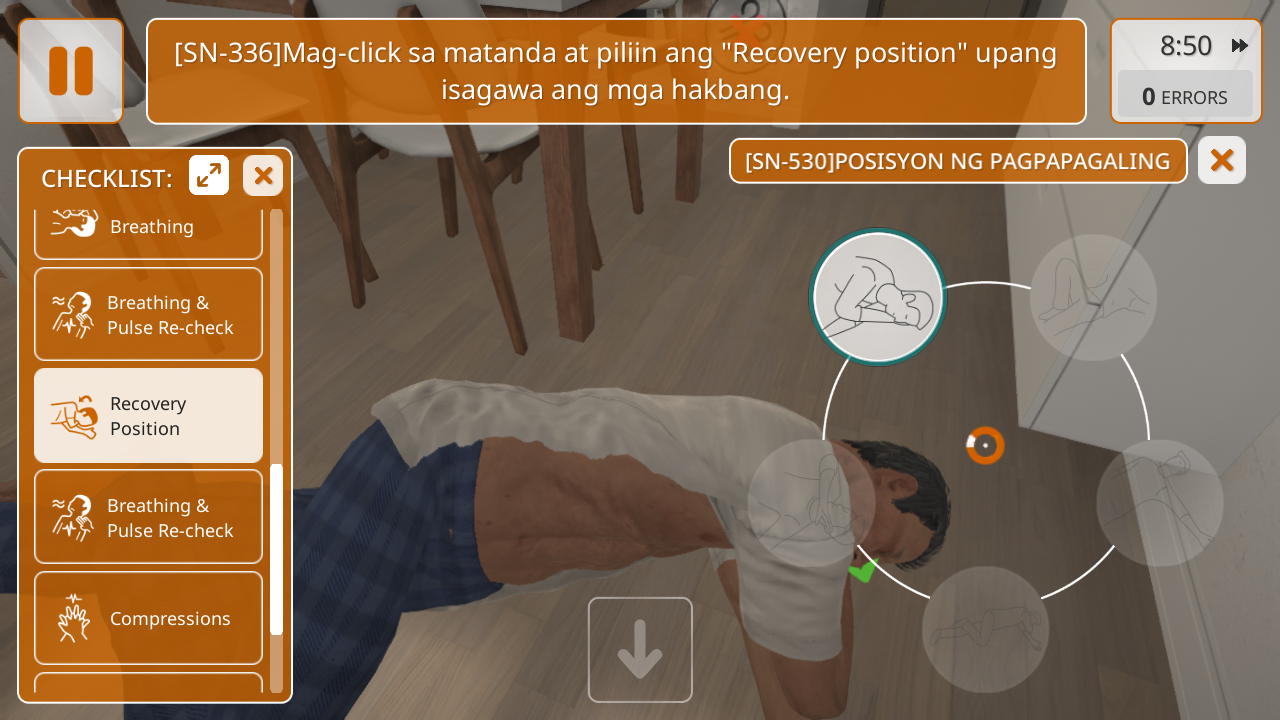
Task: Pick the highlighted recovery pose with teal ring
Action: tap(878, 297)
